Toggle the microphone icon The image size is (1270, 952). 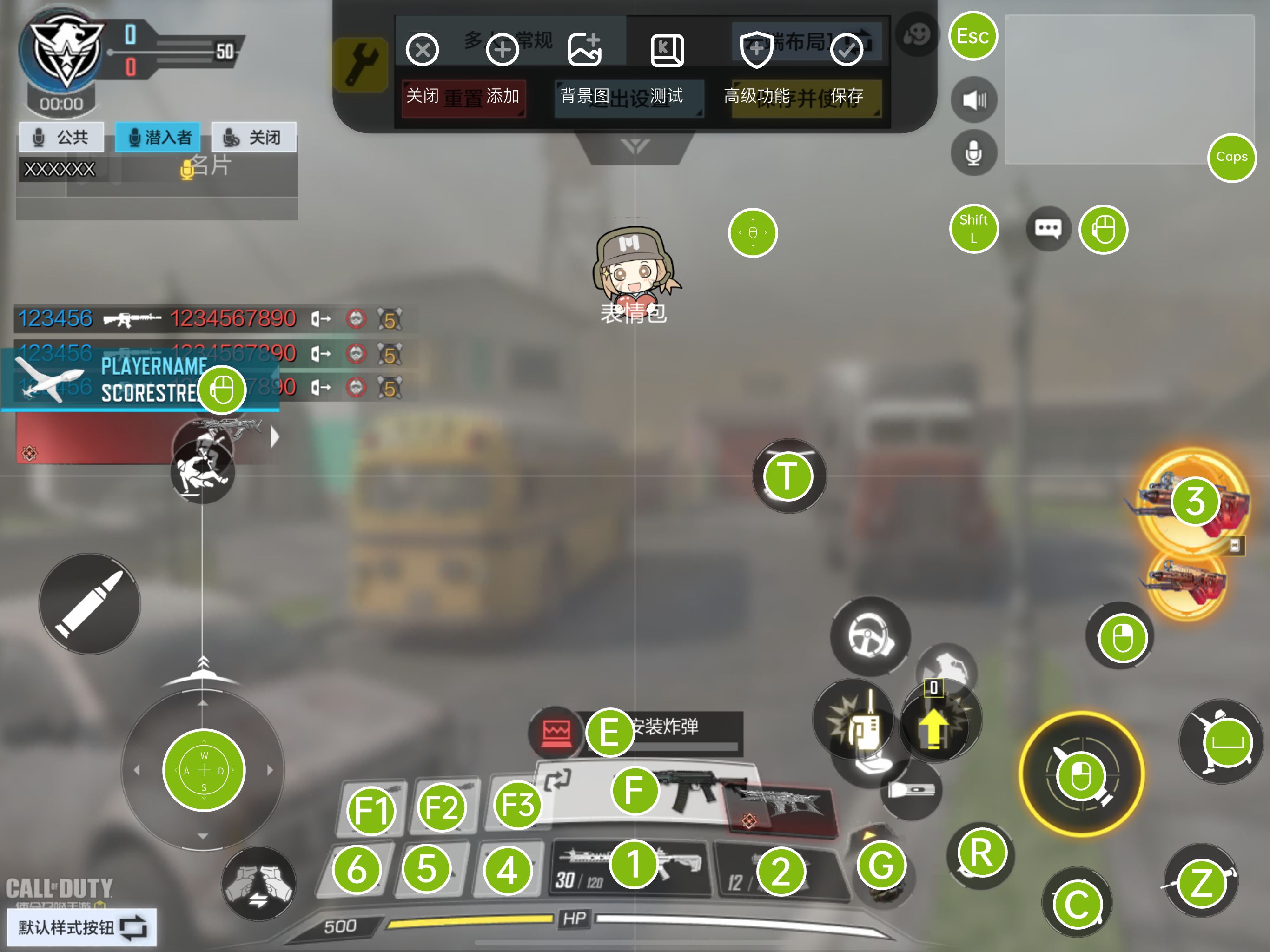(974, 153)
